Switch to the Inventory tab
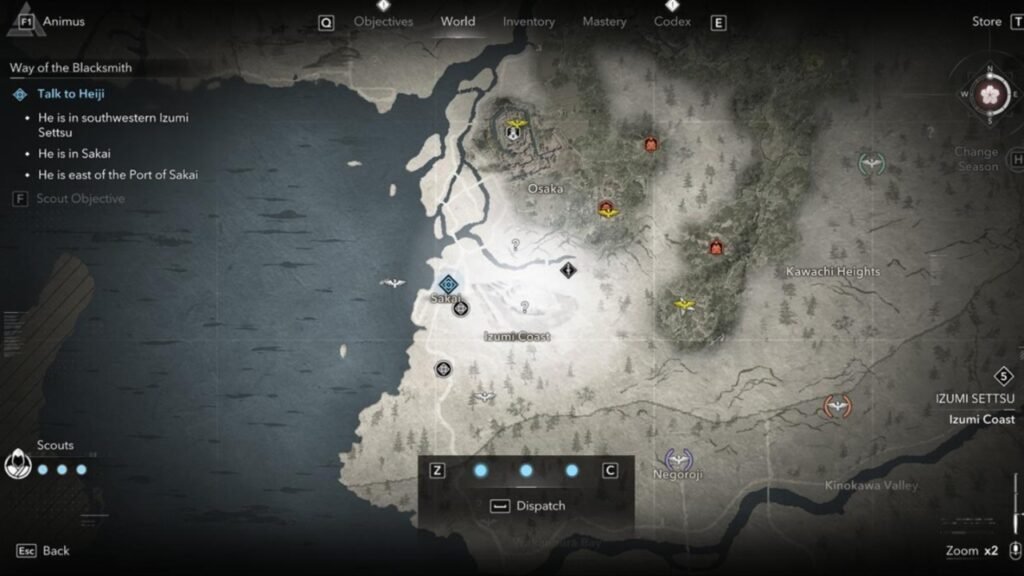 tap(529, 22)
